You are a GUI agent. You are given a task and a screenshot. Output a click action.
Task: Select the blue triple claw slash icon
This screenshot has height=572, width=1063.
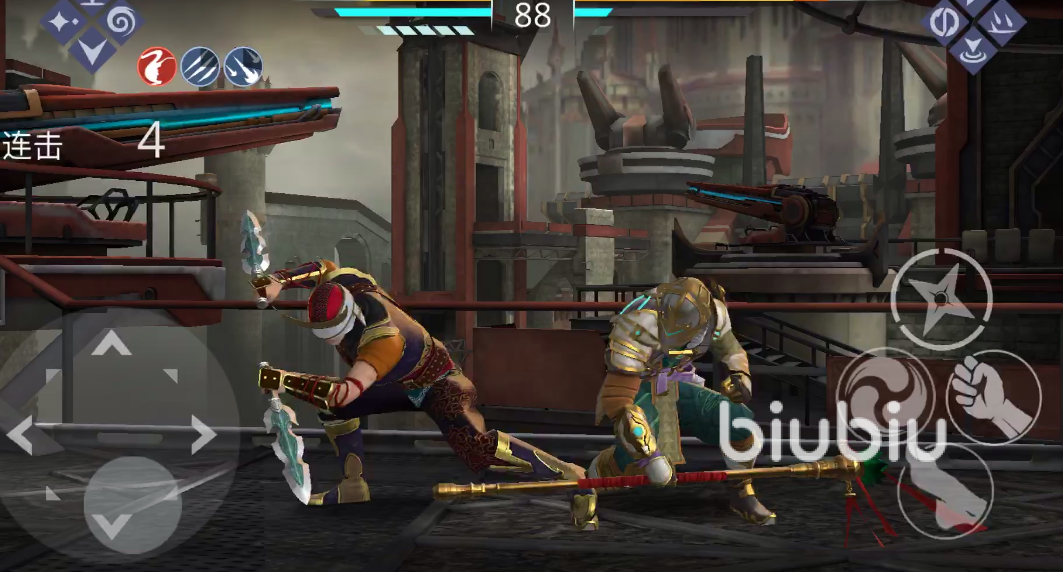[x=200, y=66]
